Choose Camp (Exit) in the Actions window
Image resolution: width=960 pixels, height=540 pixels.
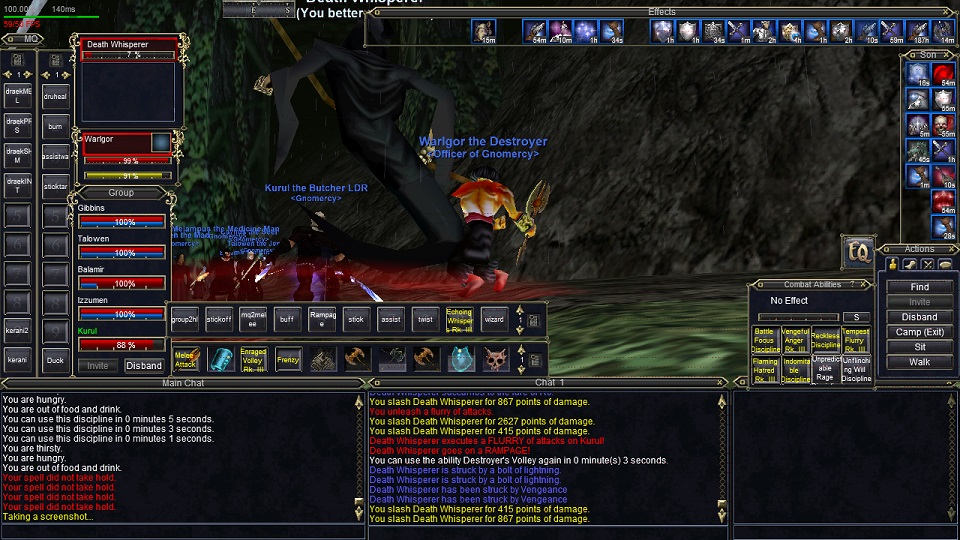[x=919, y=332]
